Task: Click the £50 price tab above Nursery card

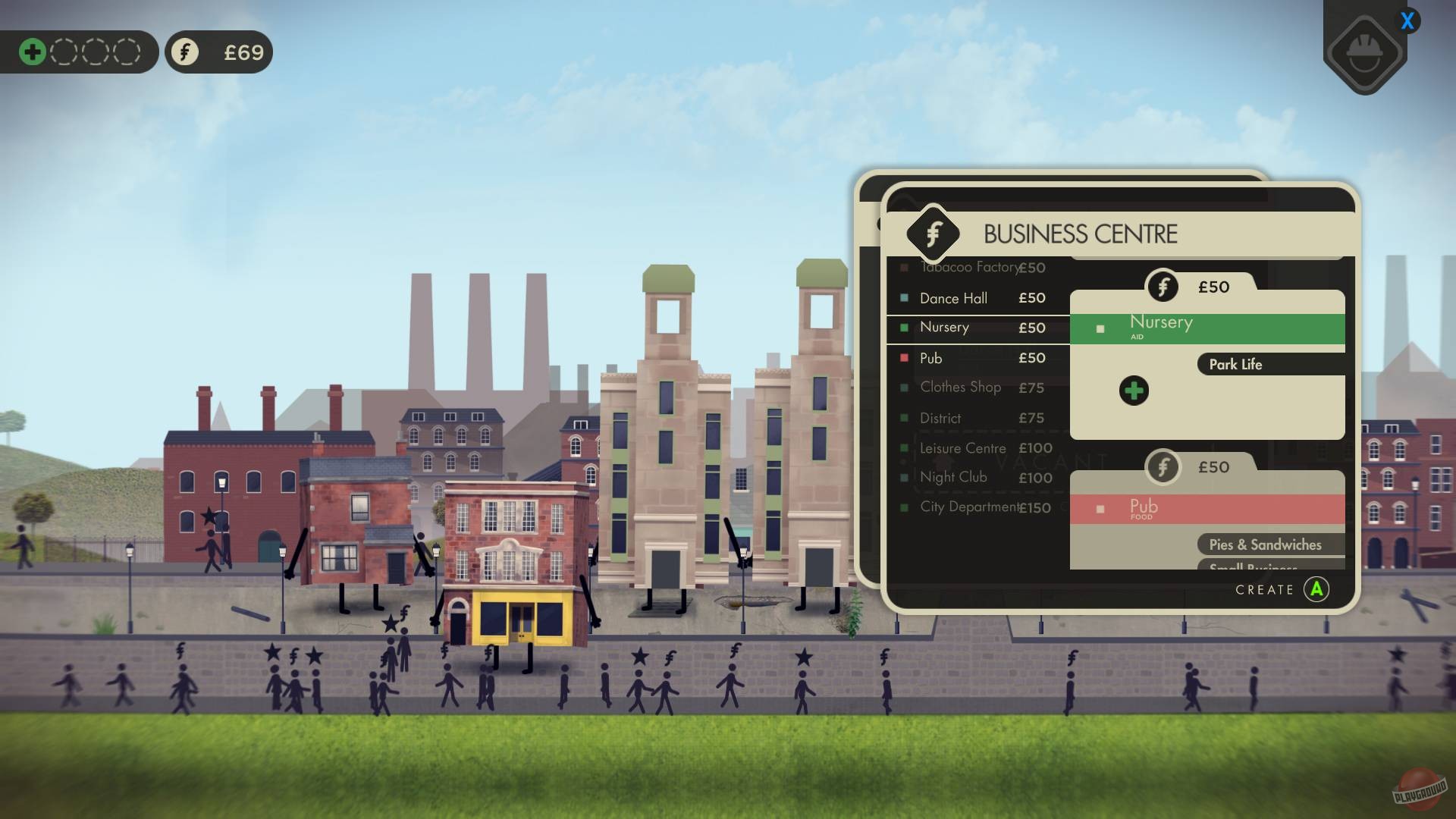Action: point(1213,287)
